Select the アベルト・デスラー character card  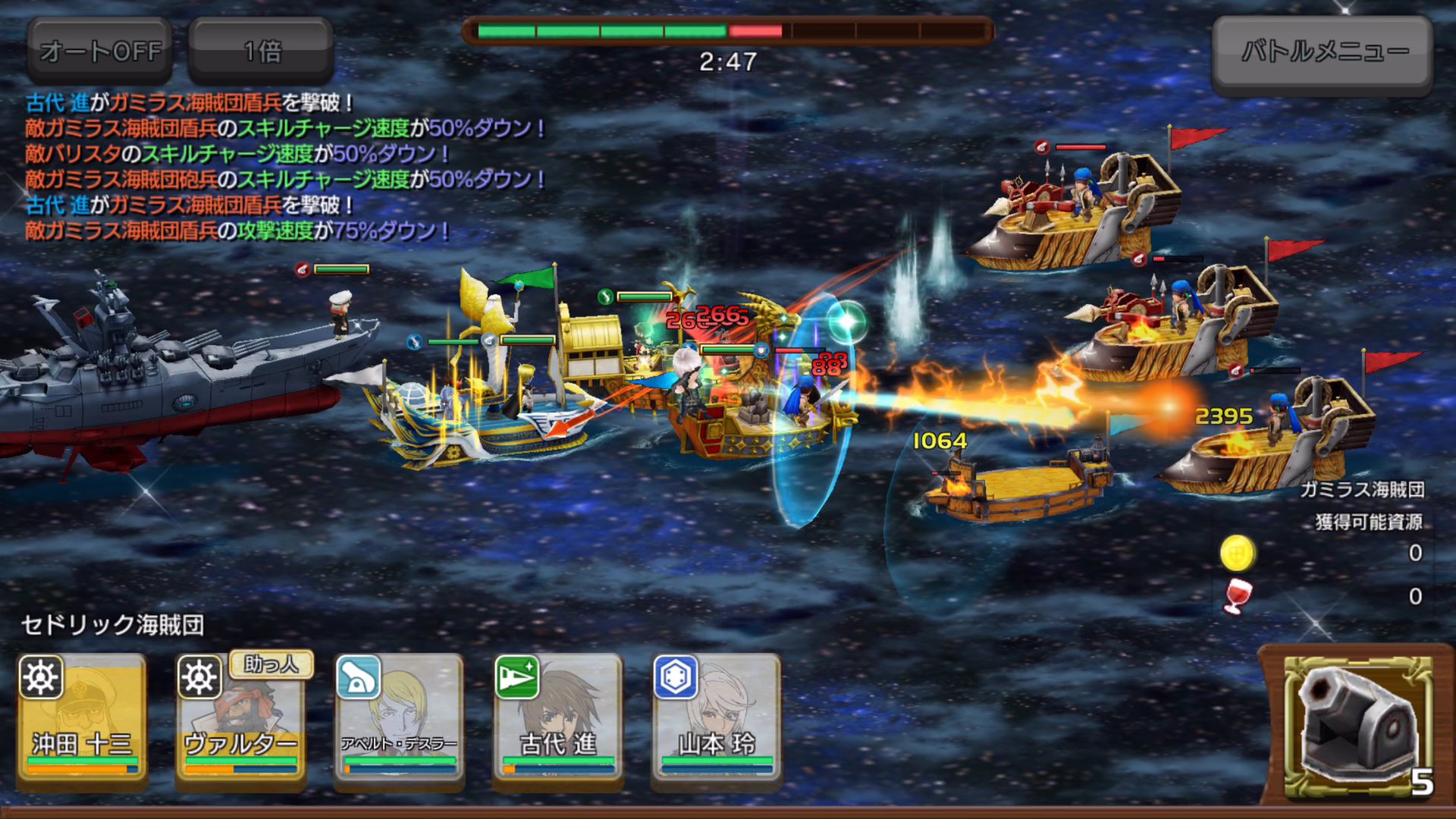pos(399,718)
